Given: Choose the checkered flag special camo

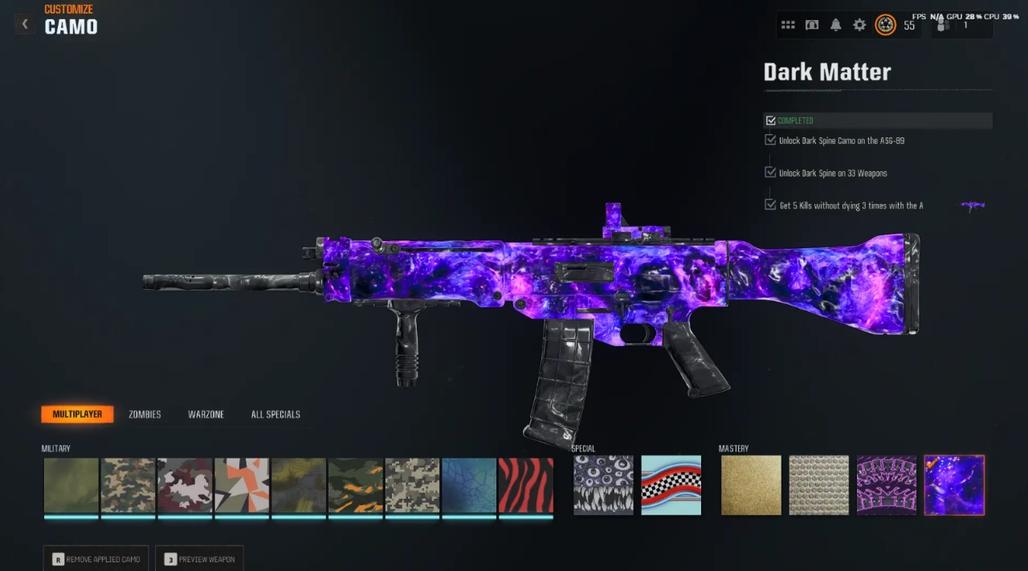Looking at the screenshot, I should click(x=671, y=486).
